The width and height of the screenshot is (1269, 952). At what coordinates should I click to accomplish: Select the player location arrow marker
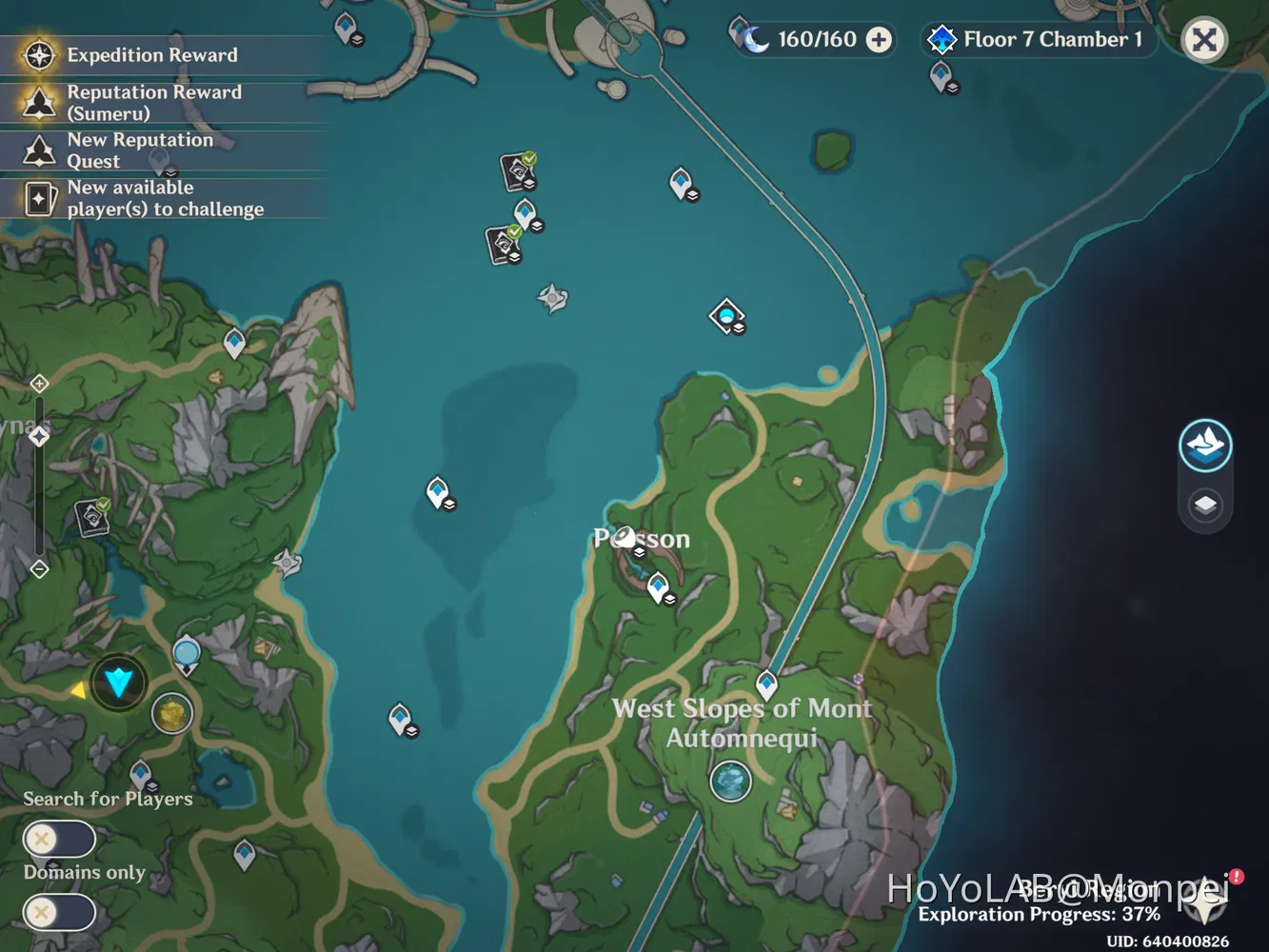click(x=118, y=680)
